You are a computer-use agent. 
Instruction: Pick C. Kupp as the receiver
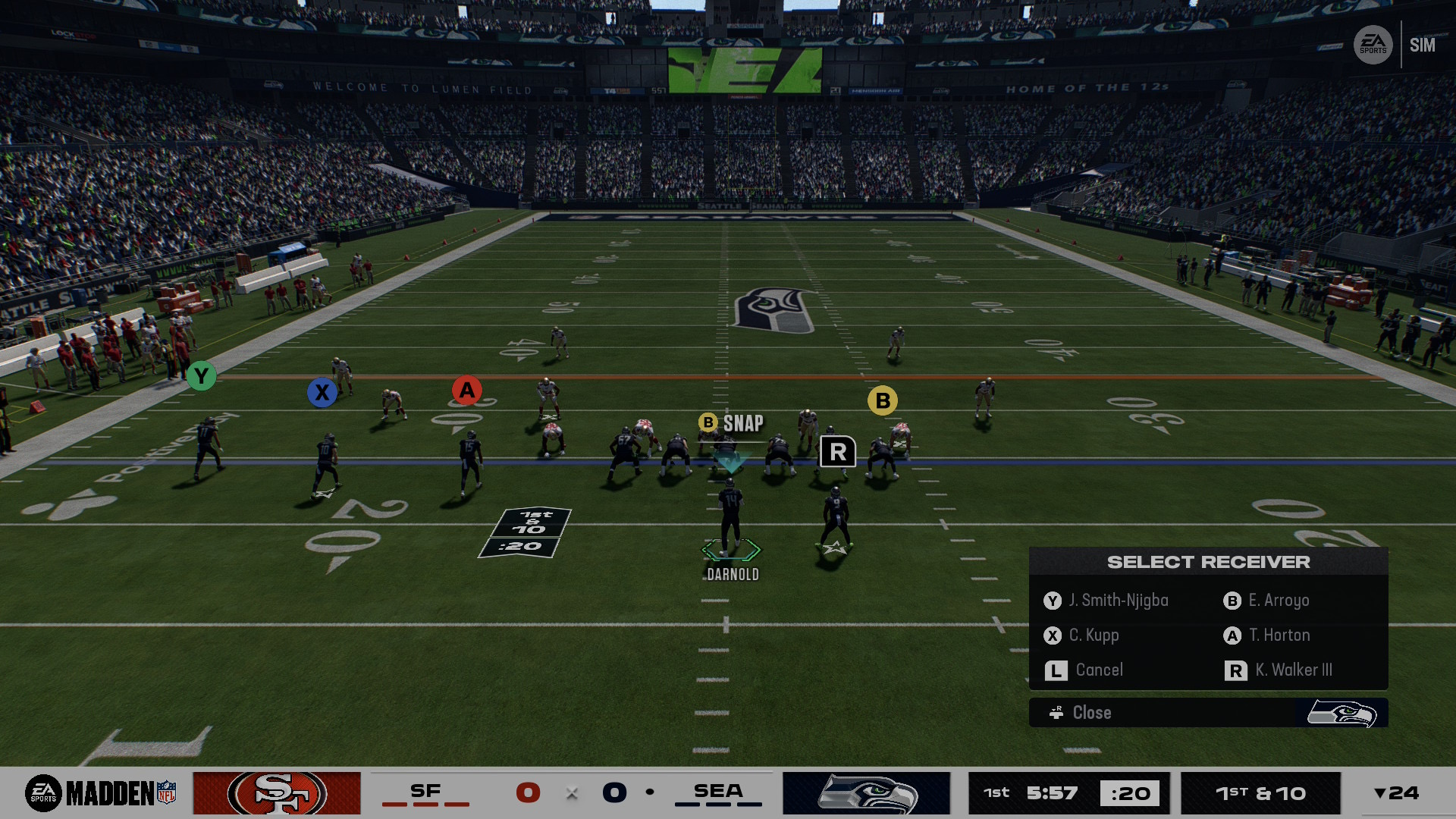tap(1094, 635)
